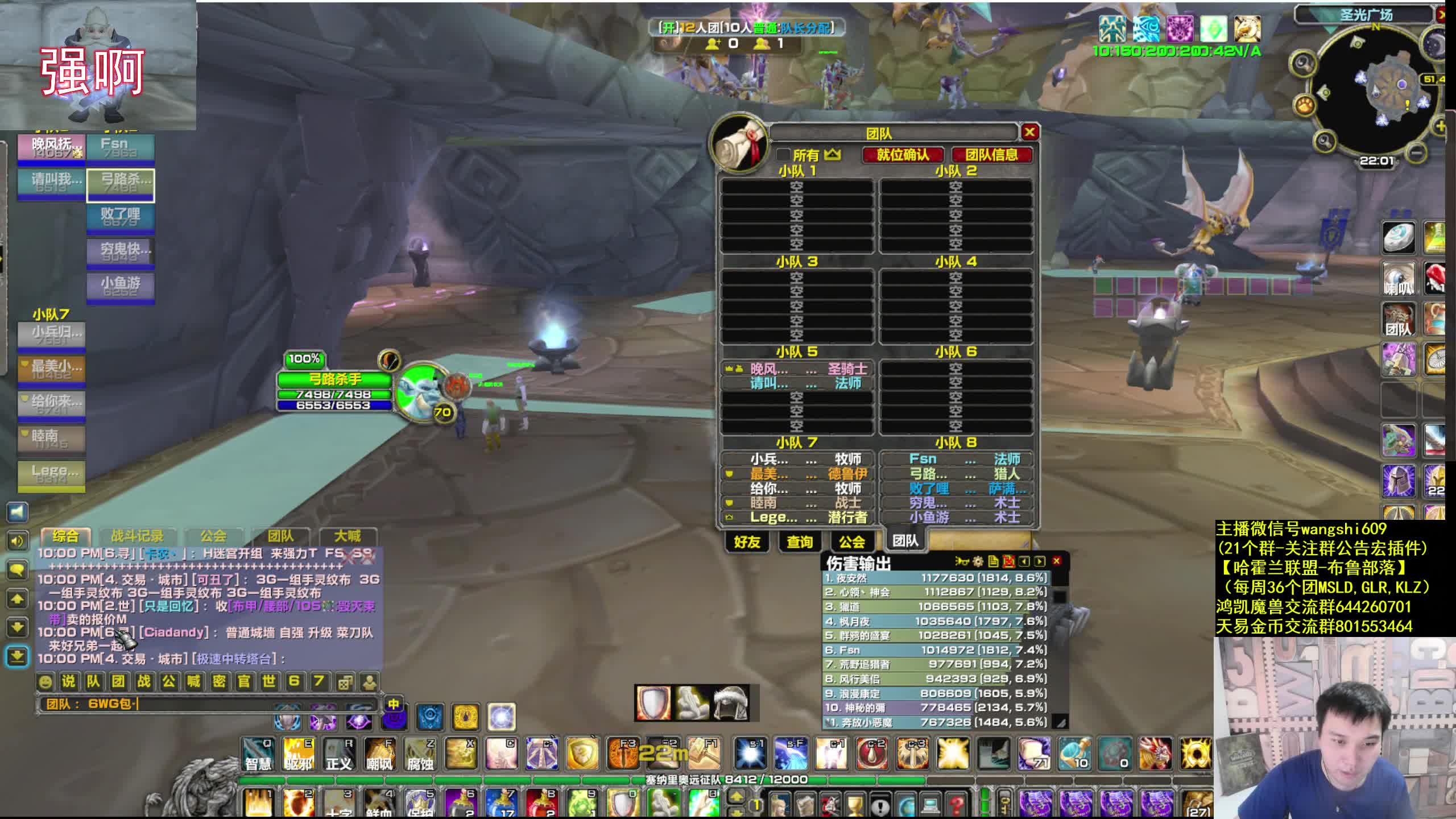Activate the 智慧 ability on action bar
The width and height of the screenshot is (1456, 819).
pyautogui.click(x=258, y=754)
